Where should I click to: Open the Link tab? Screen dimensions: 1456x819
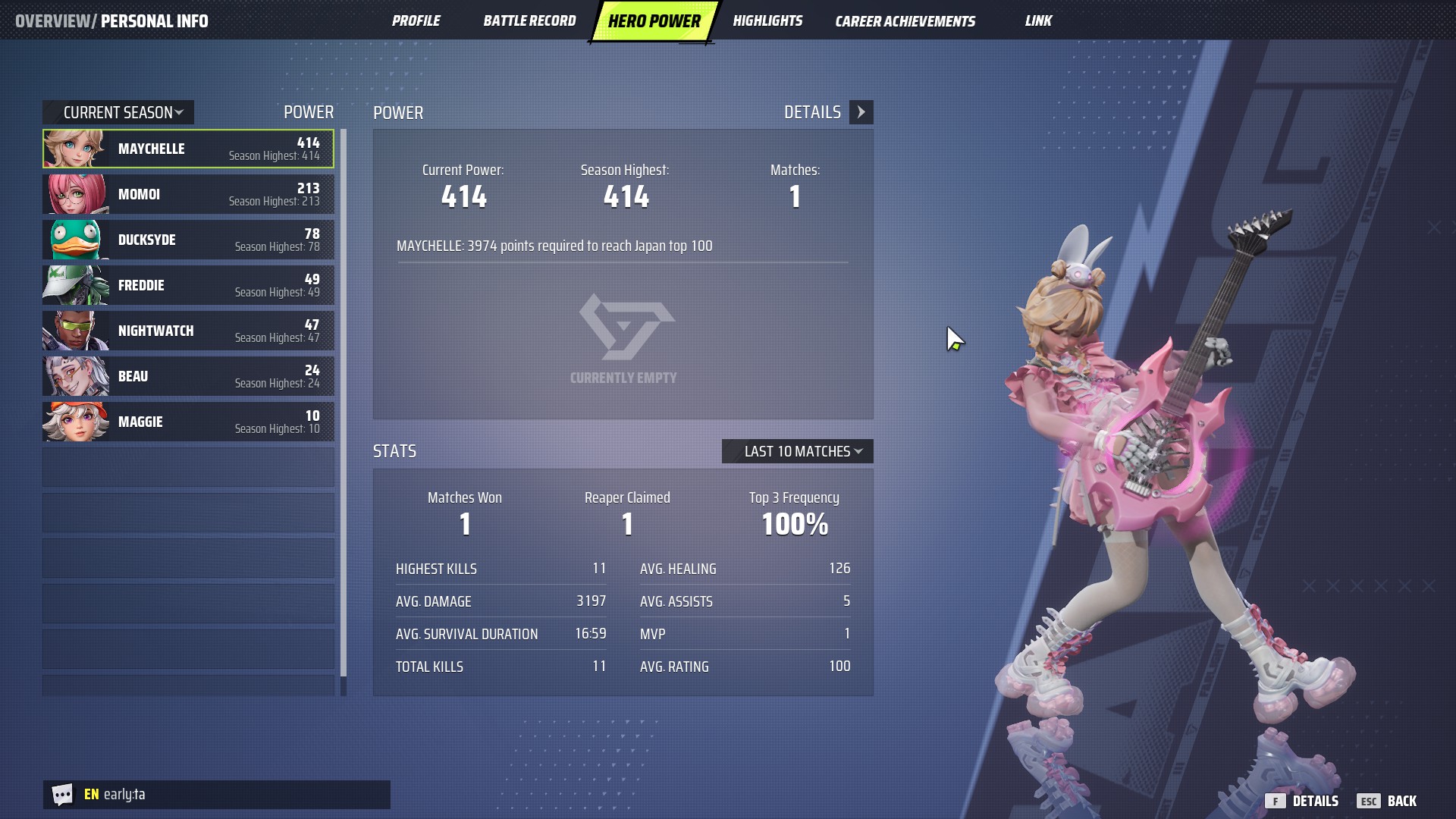click(1038, 20)
